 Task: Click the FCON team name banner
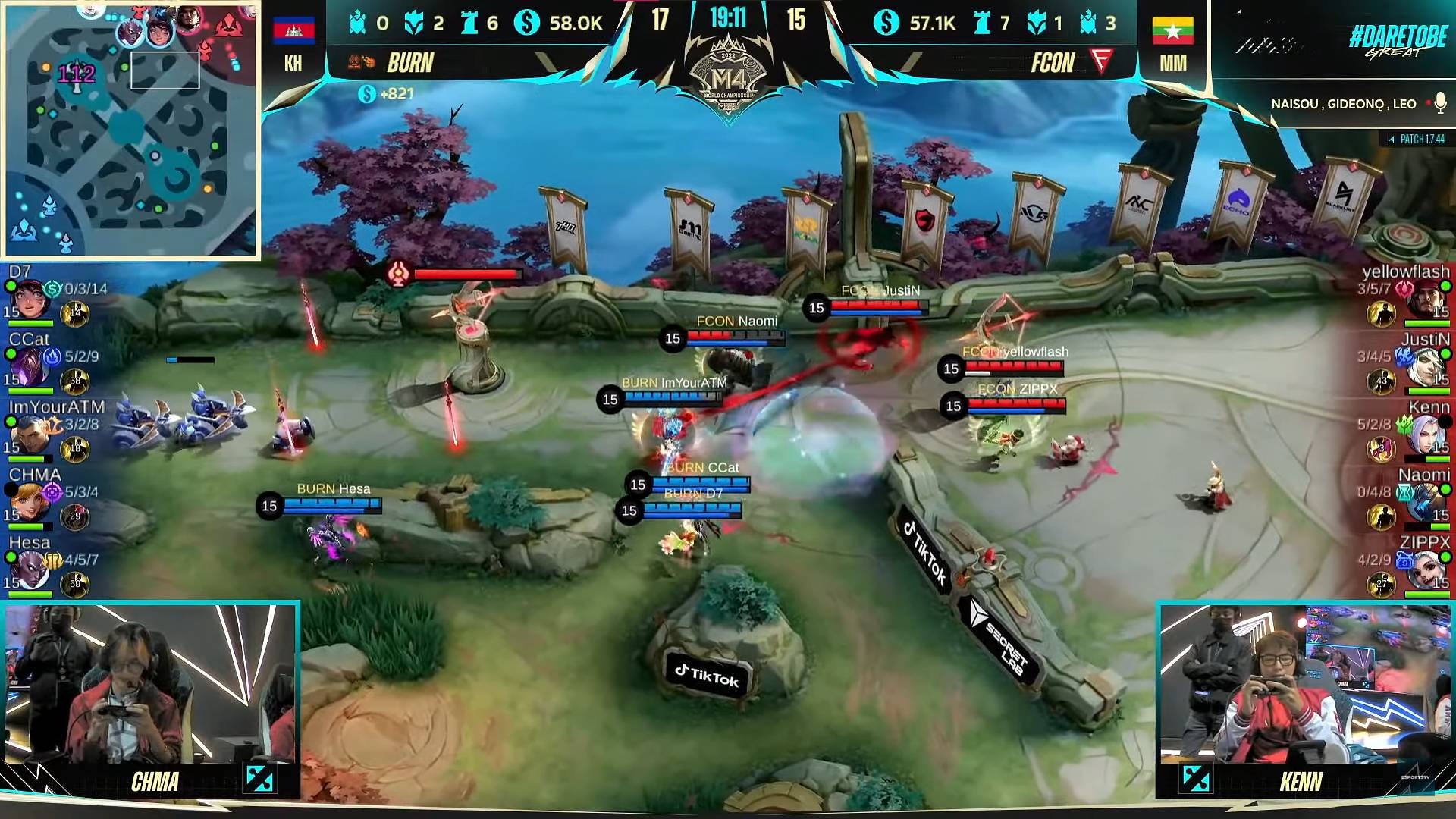click(1053, 63)
